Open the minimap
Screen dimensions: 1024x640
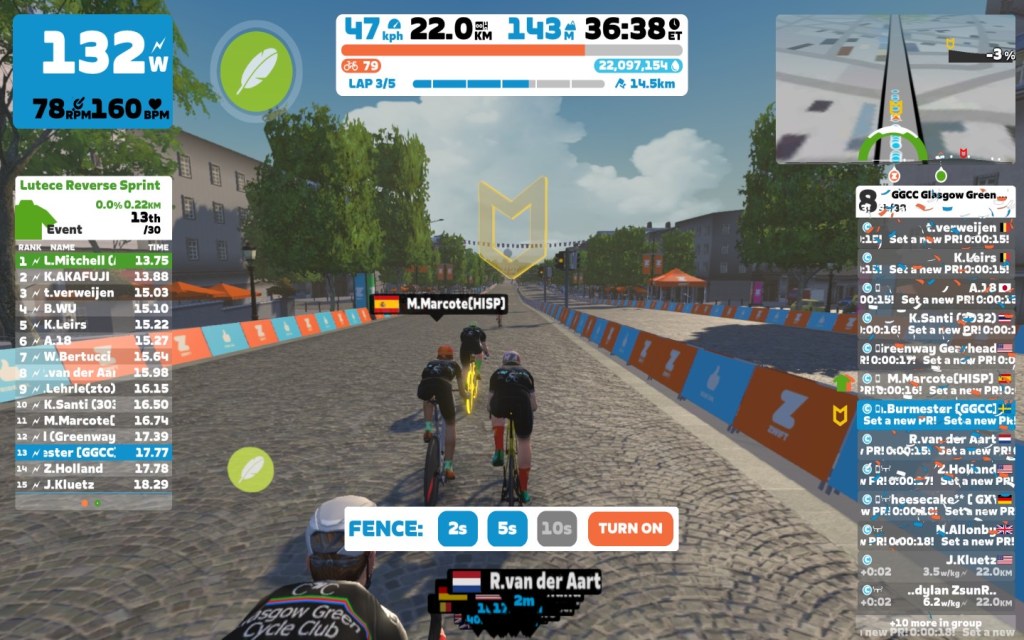coord(895,88)
